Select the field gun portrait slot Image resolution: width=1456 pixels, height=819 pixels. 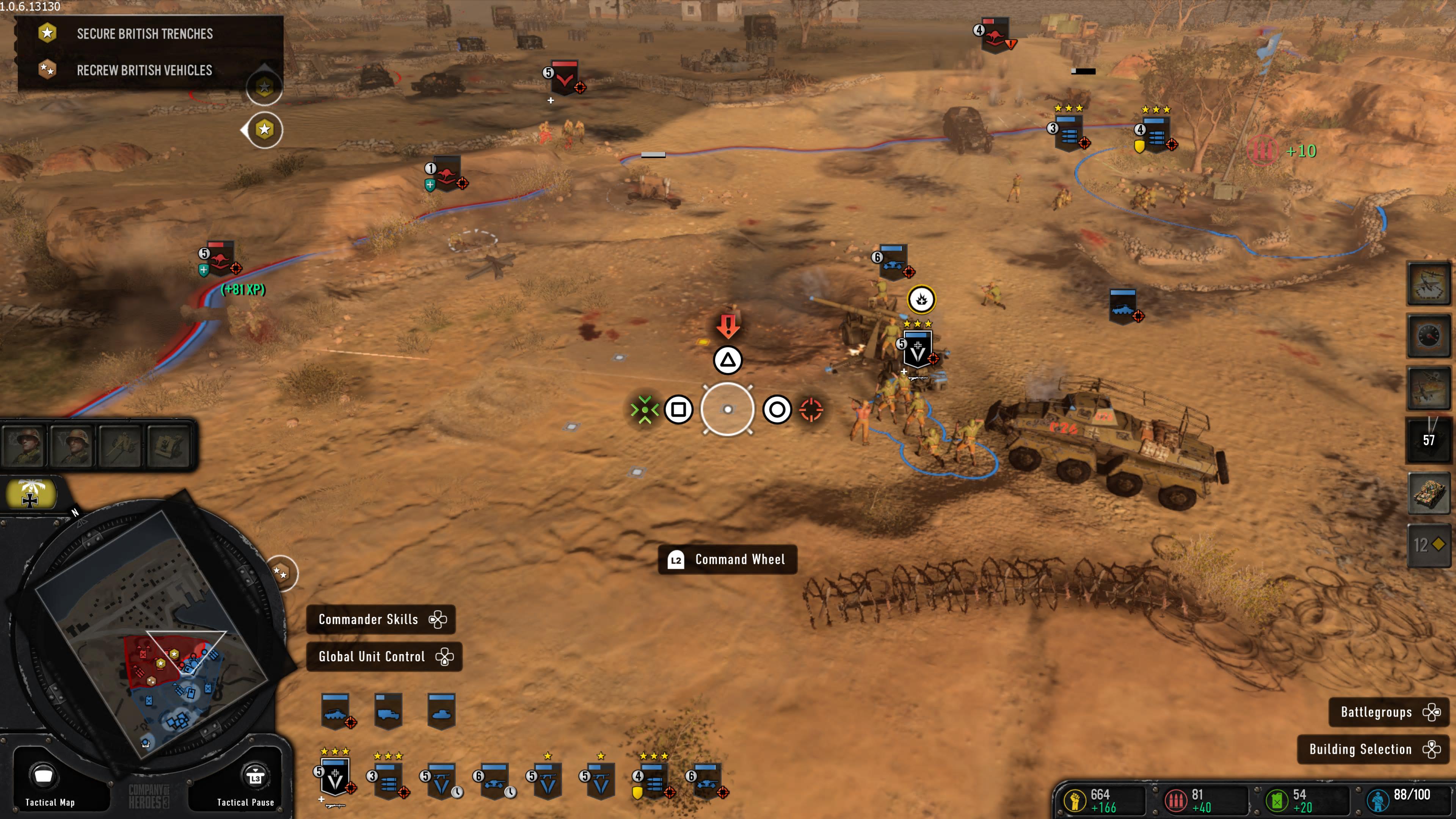[x=121, y=446]
